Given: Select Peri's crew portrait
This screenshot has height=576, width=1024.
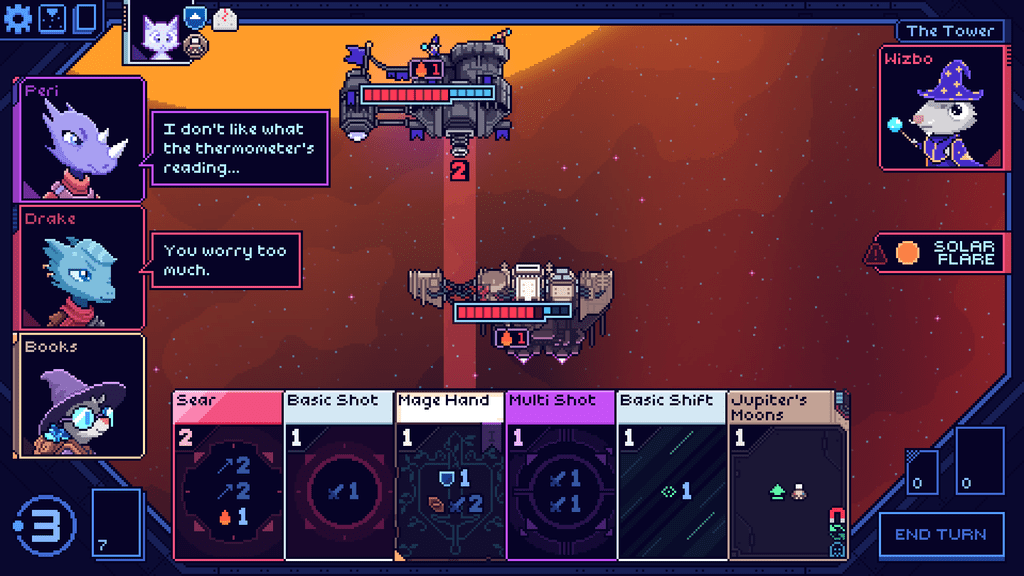Looking at the screenshot, I should [x=82, y=140].
